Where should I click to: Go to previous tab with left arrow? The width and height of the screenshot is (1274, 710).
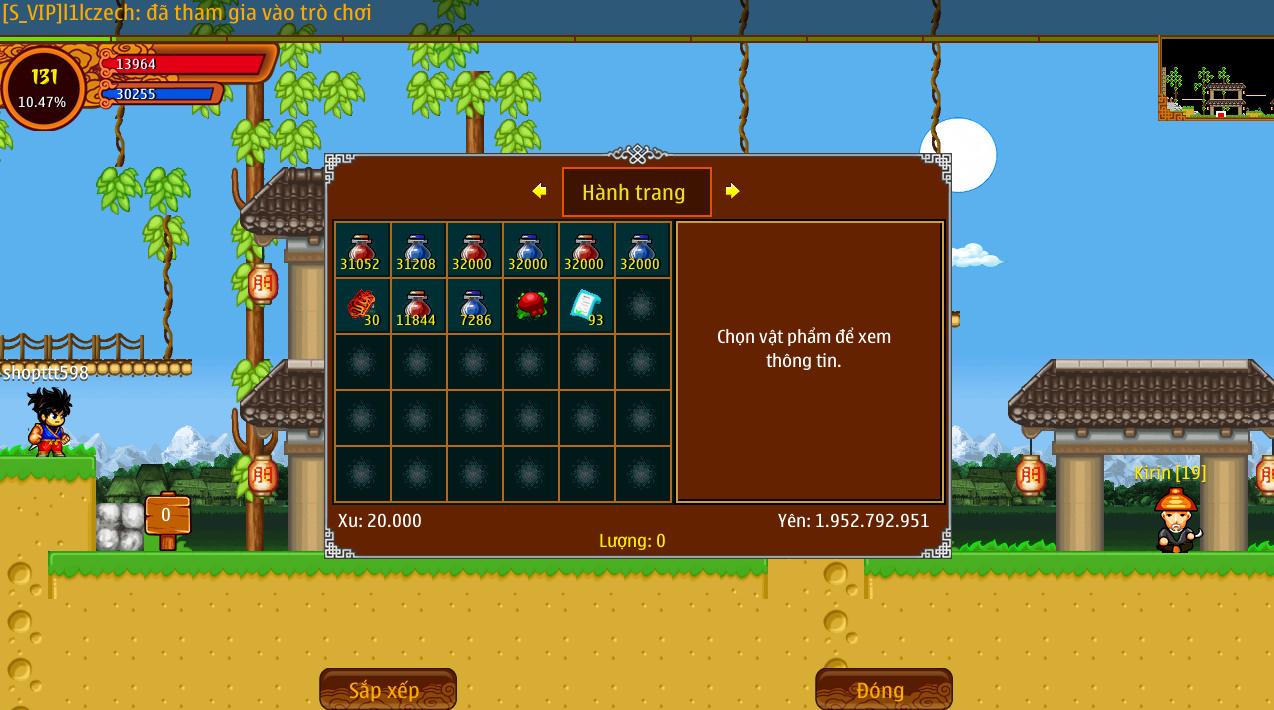click(x=539, y=191)
